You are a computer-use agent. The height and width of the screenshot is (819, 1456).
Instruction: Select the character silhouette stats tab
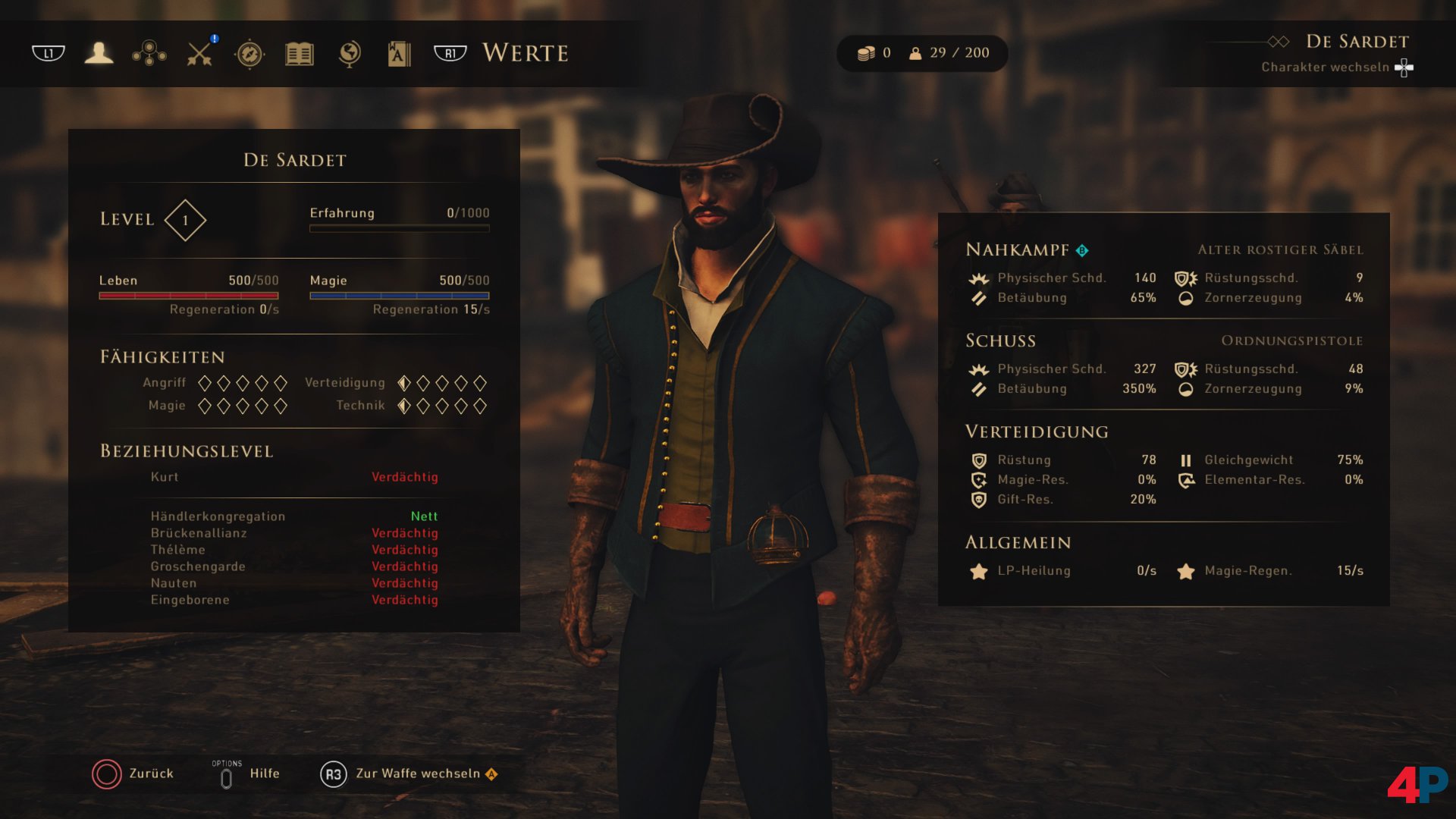tap(99, 53)
